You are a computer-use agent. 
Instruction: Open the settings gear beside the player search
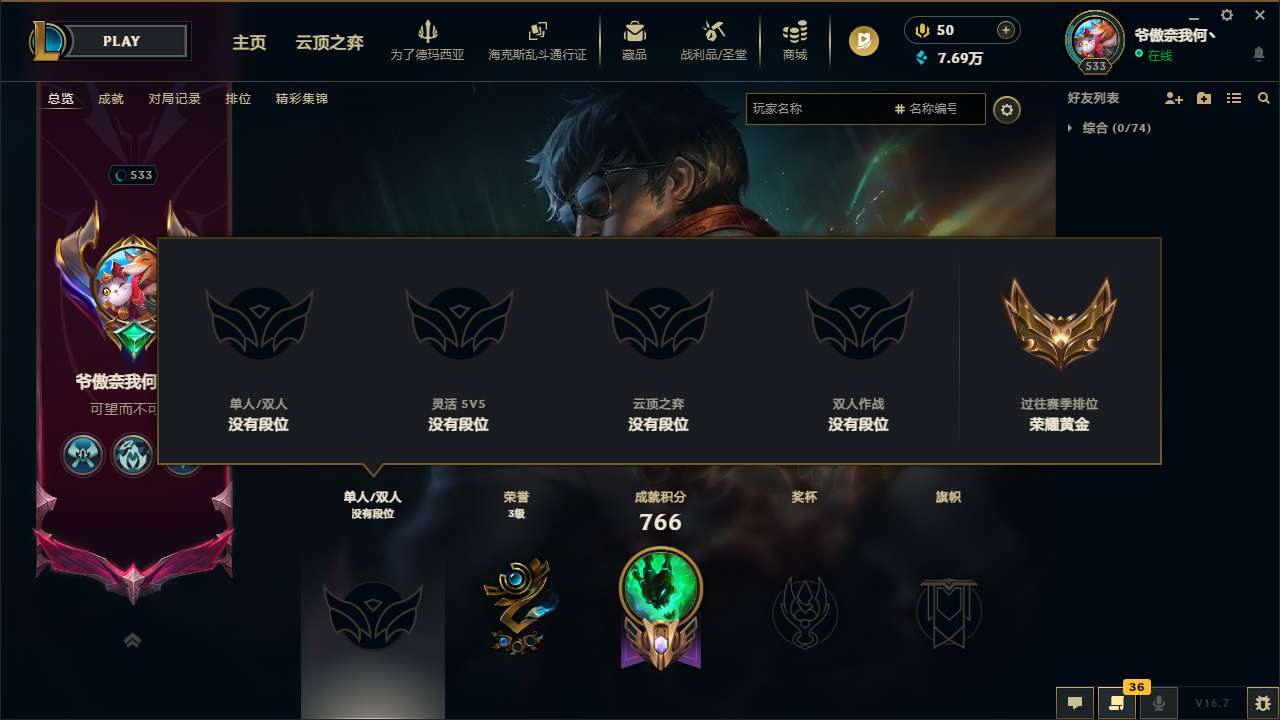[1007, 110]
